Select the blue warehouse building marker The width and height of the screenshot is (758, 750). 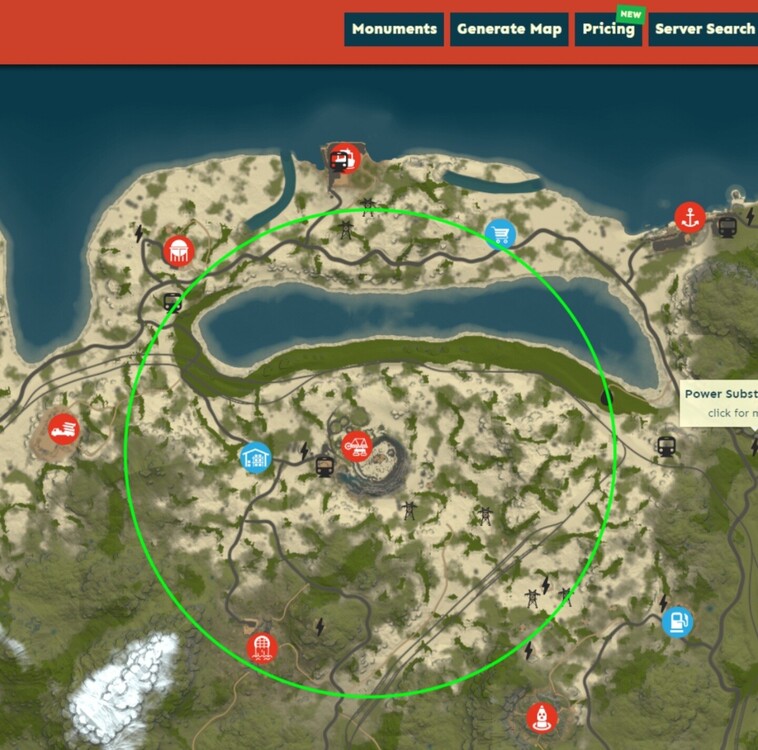click(x=255, y=458)
